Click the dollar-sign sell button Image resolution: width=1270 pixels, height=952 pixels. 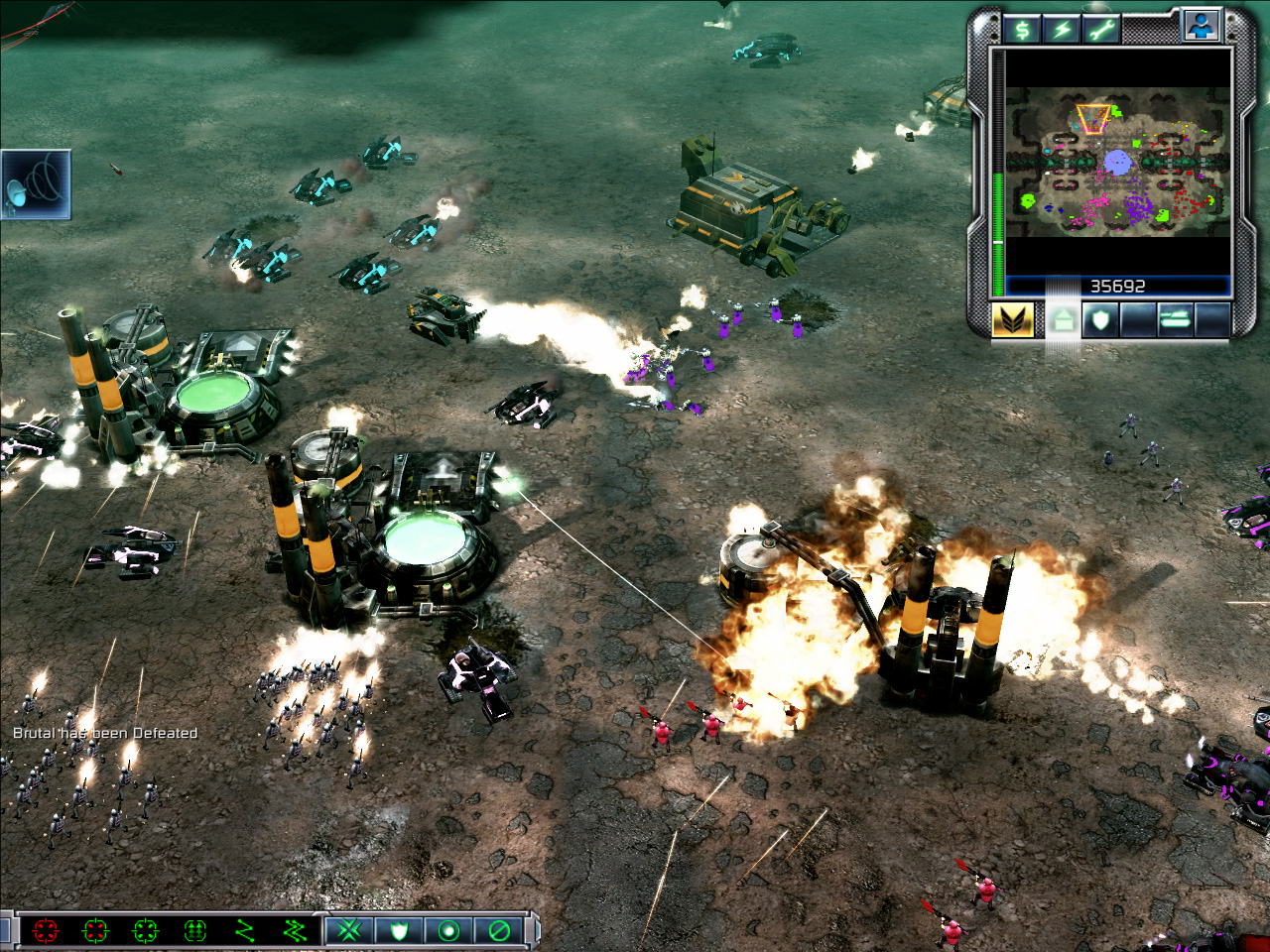tap(1022, 30)
